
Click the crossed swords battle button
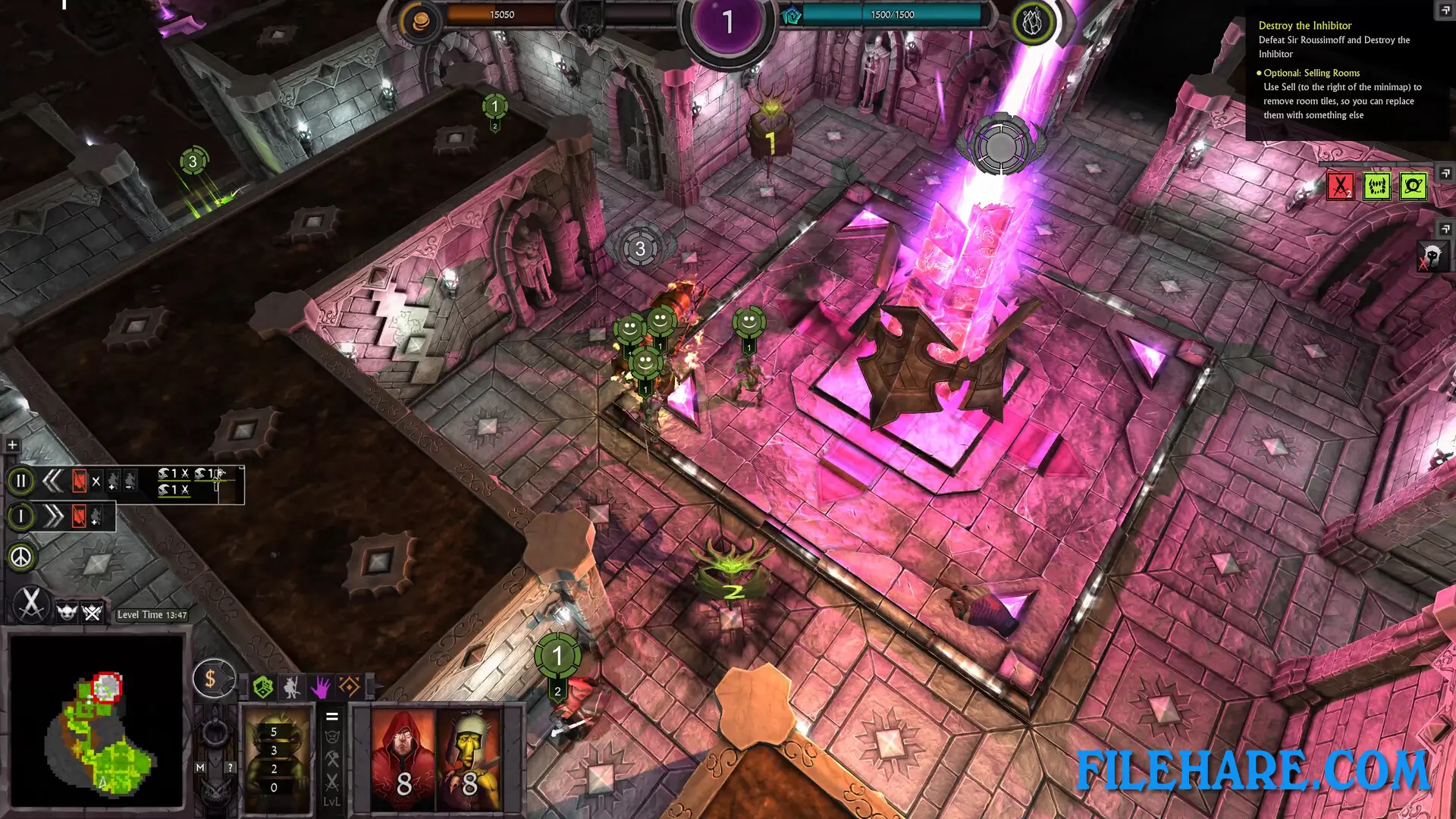[31, 604]
